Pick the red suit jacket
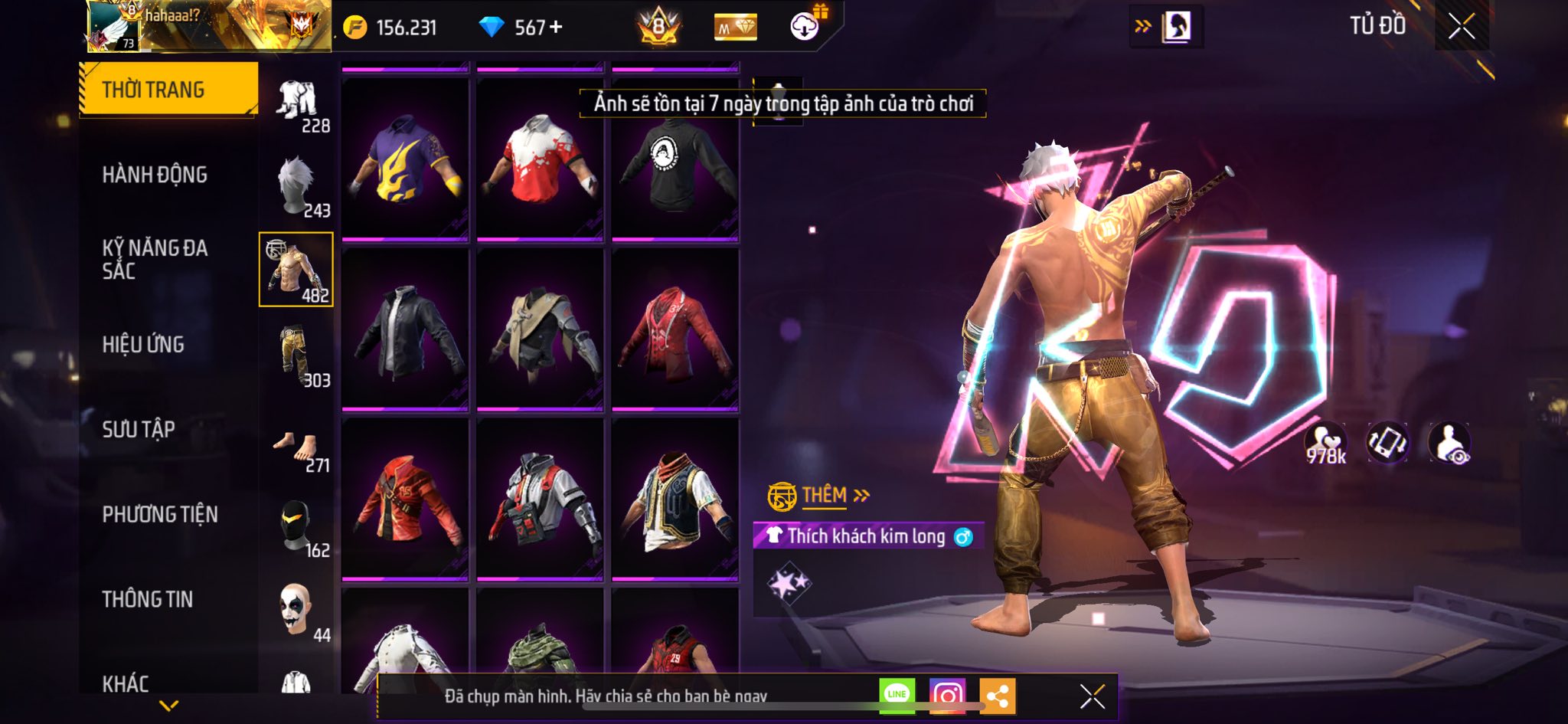Image resolution: width=1568 pixels, height=724 pixels. (675, 329)
